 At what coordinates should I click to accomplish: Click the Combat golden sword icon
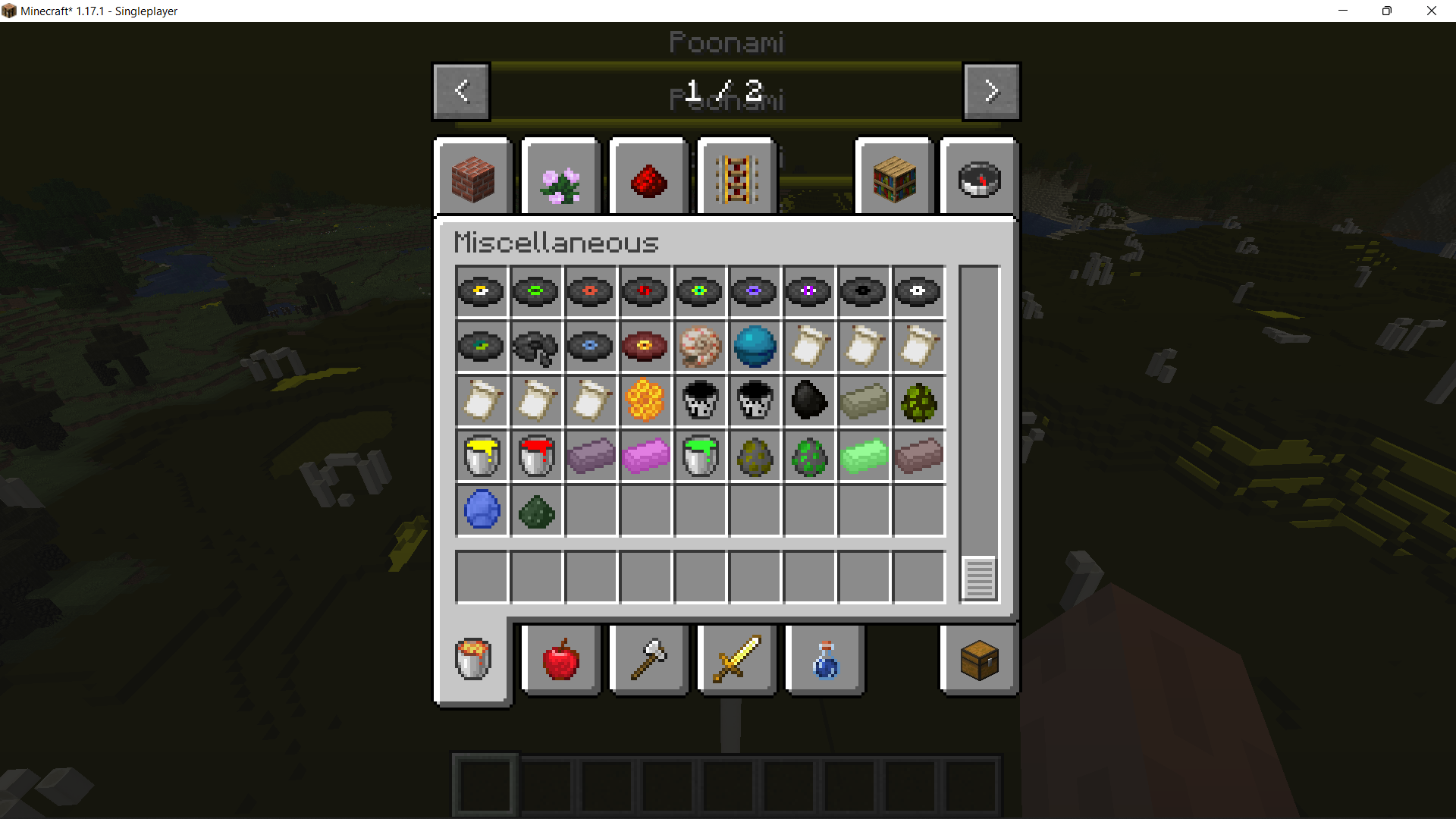[x=736, y=660]
